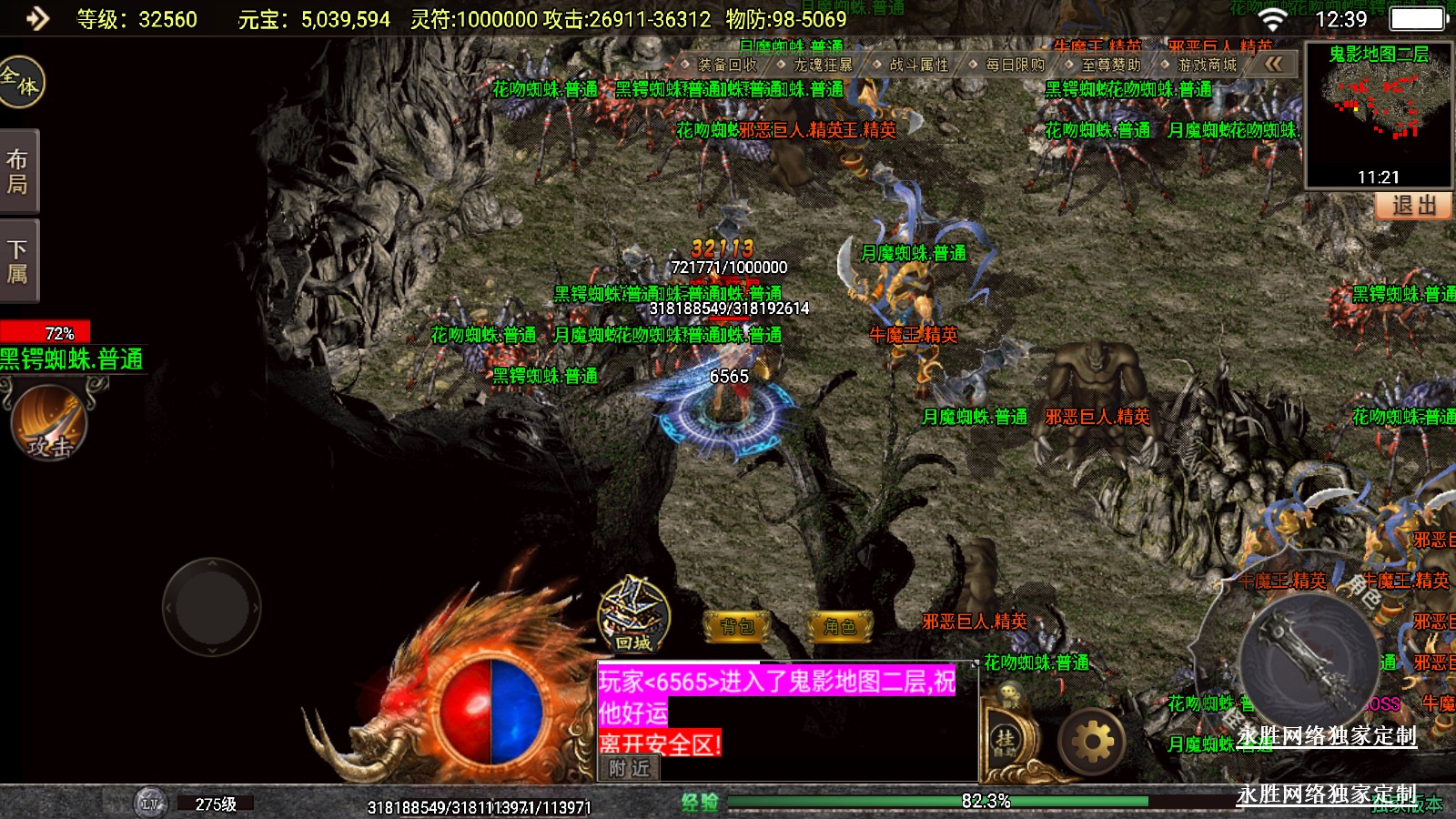Open the 背包 backpack
Image resolution: width=1456 pixels, height=819 pixels.
737,626
